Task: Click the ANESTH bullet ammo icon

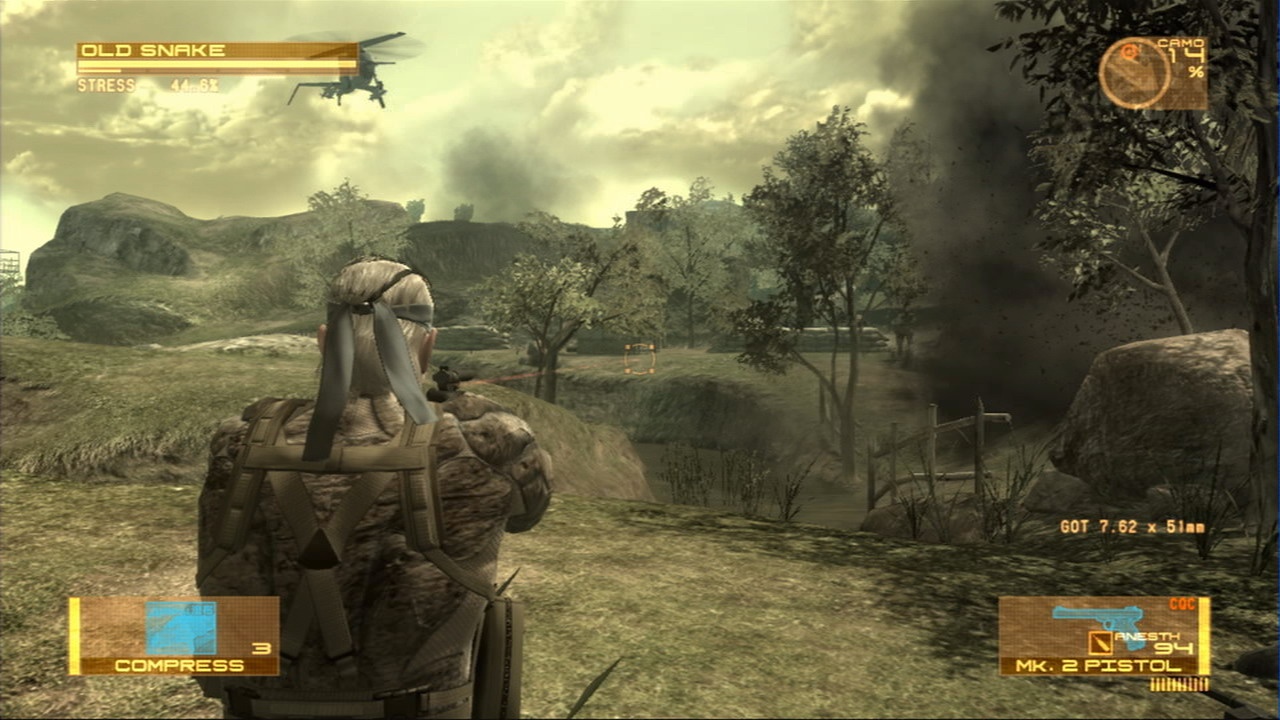Action: (x=1100, y=643)
